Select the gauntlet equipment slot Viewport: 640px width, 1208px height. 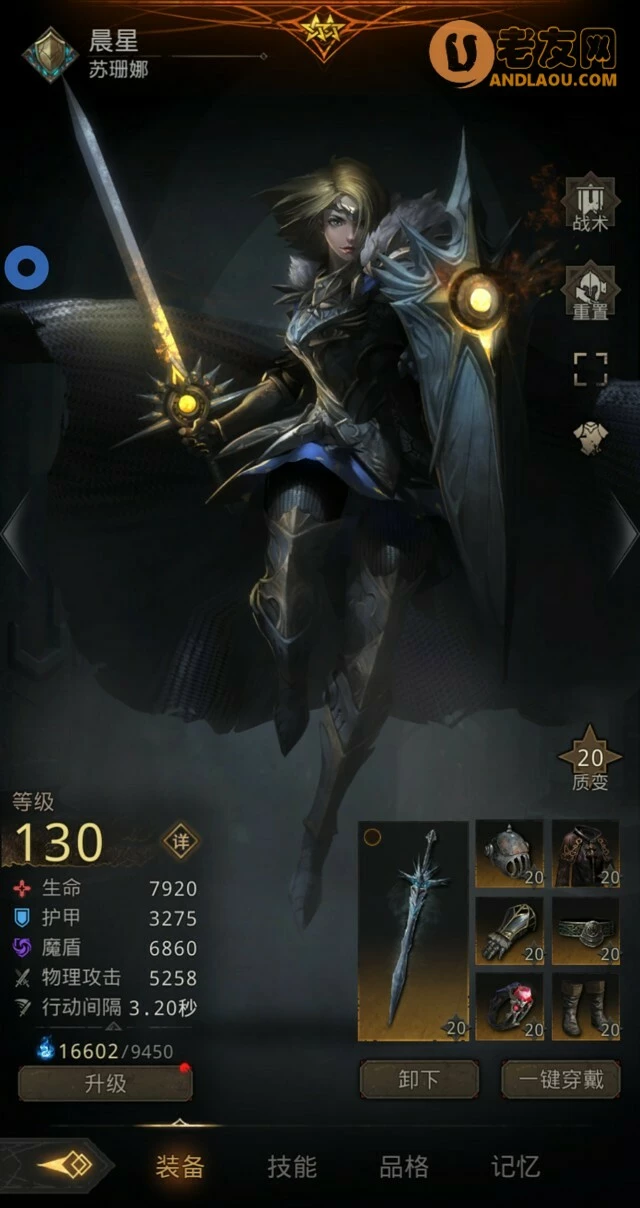pyautogui.click(x=509, y=931)
